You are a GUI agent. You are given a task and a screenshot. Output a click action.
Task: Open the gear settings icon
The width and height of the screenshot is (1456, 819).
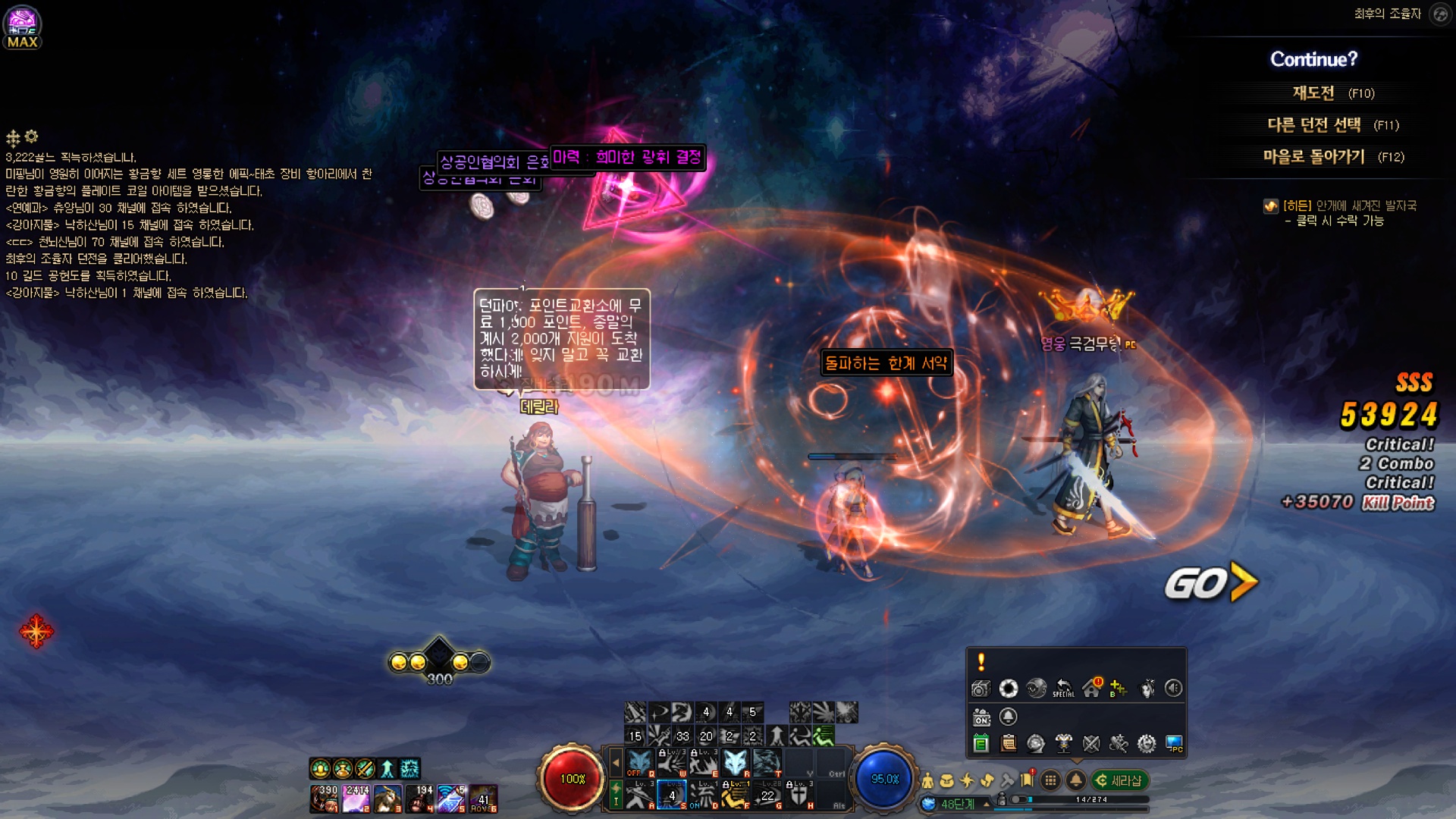point(1147,744)
